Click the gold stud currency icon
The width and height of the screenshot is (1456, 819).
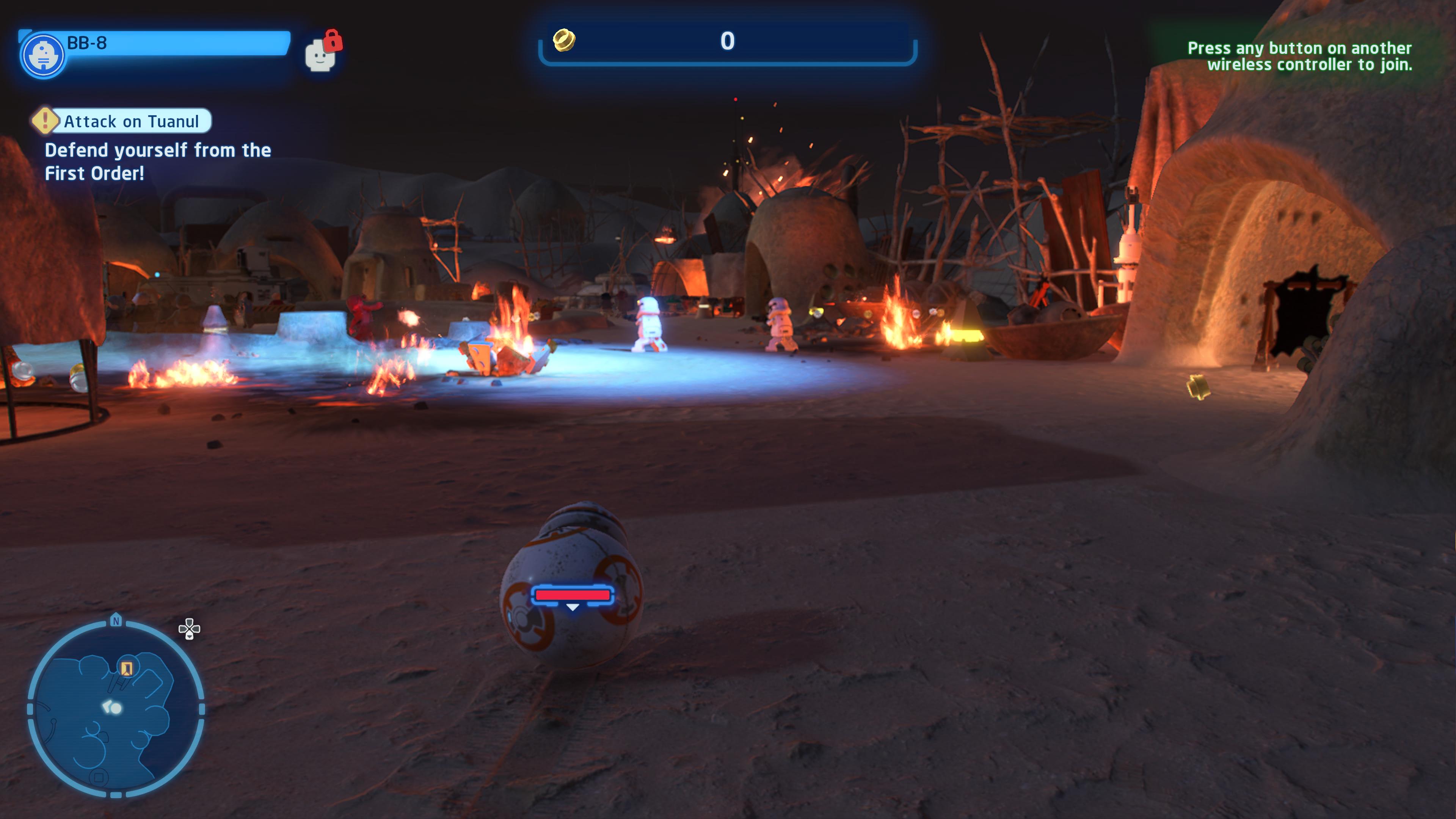coord(563,40)
